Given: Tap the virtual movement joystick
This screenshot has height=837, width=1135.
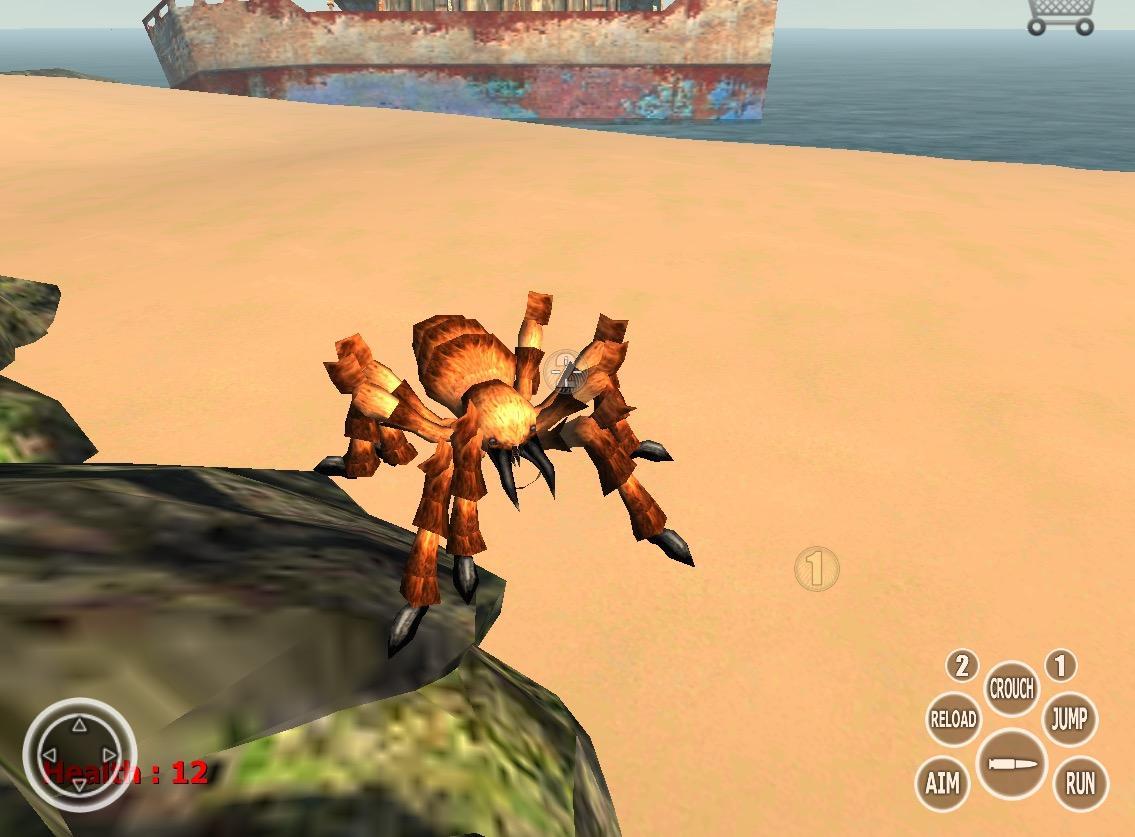Looking at the screenshot, I should (x=78, y=753).
